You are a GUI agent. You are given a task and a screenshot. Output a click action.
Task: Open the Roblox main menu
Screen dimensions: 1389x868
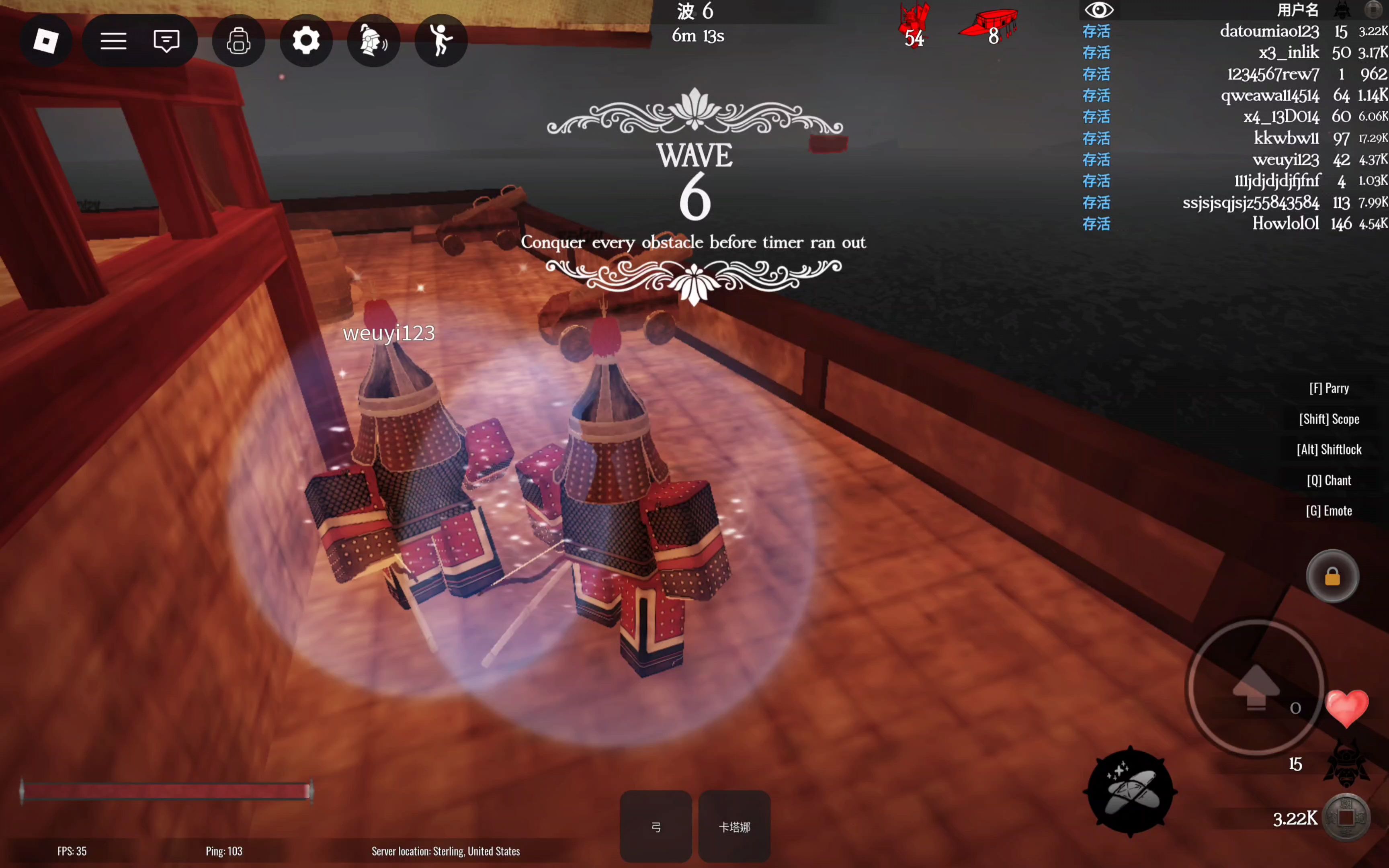[46, 41]
